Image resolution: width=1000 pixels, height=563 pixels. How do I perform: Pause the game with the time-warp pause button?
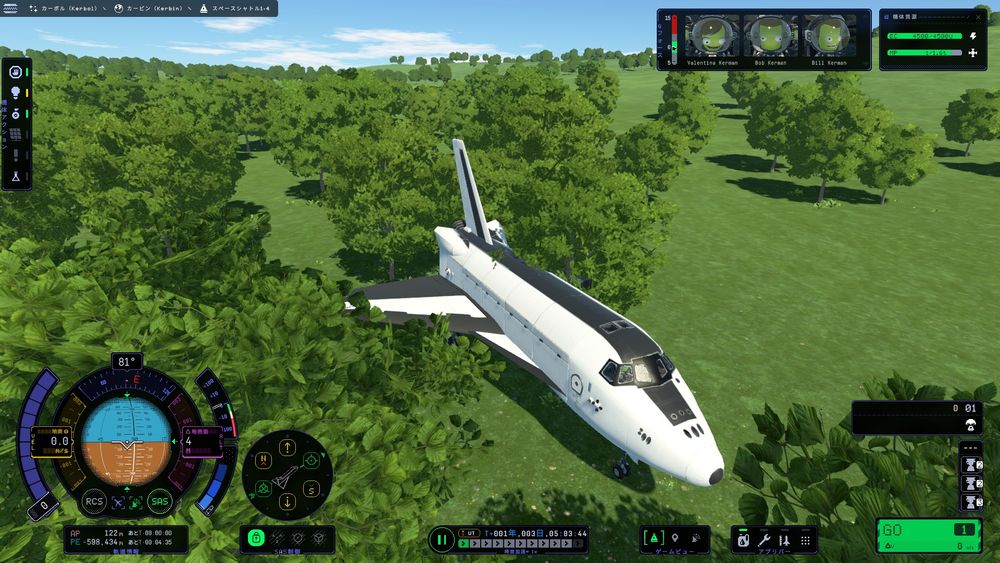point(442,540)
